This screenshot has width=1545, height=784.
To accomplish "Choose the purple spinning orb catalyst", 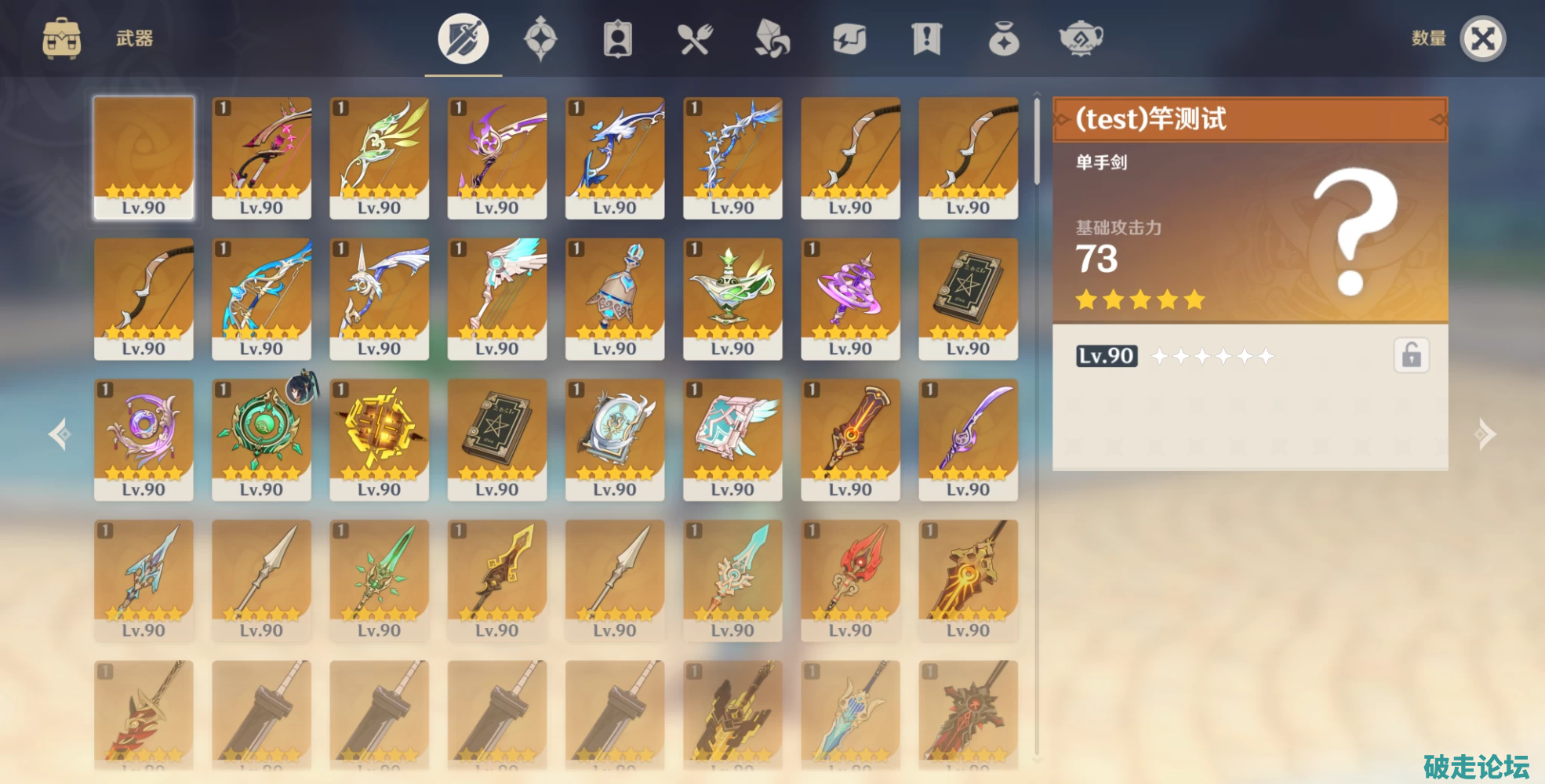I will pyautogui.click(x=850, y=299).
